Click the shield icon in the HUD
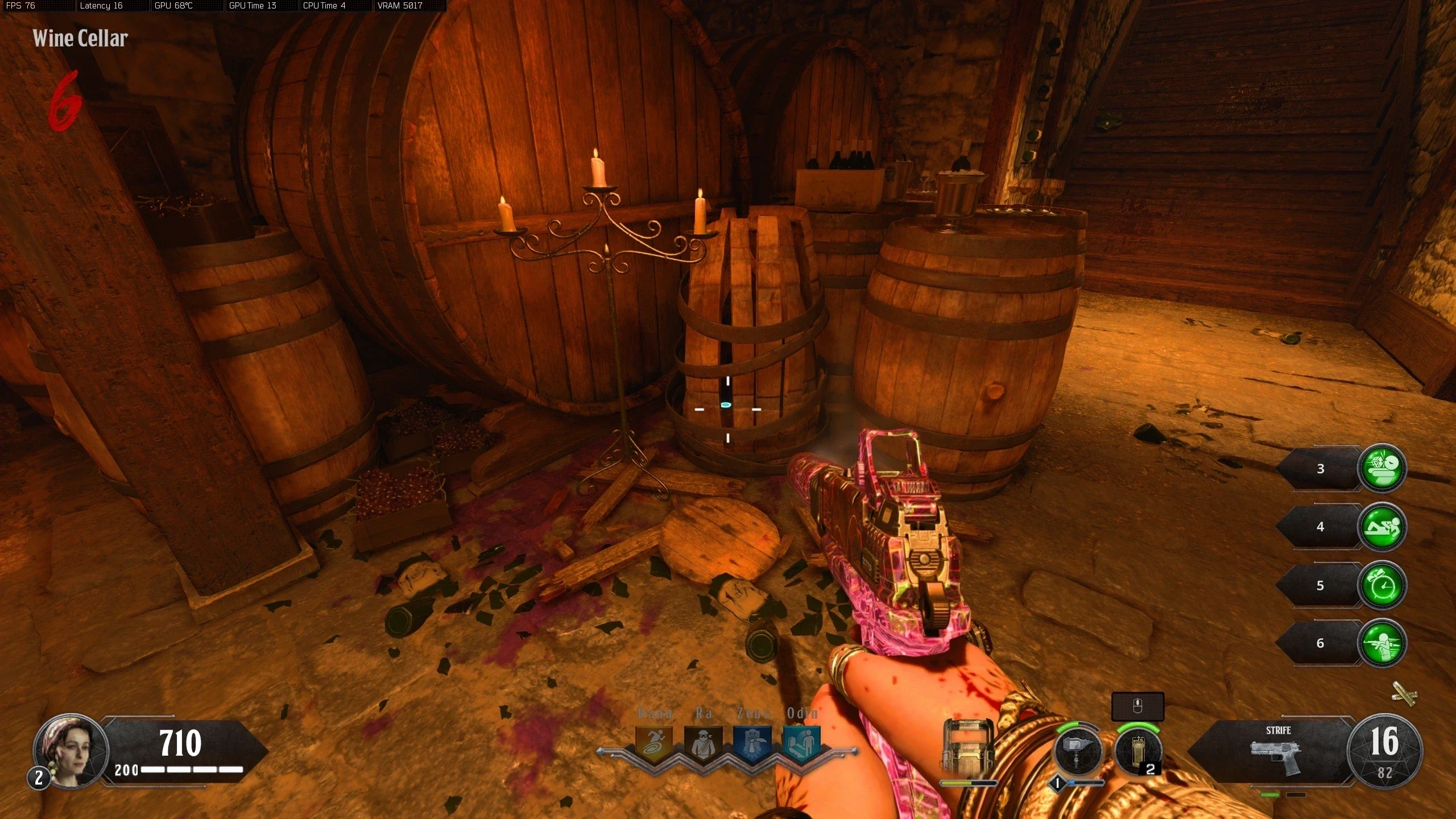The image size is (1456, 819). 968,746
